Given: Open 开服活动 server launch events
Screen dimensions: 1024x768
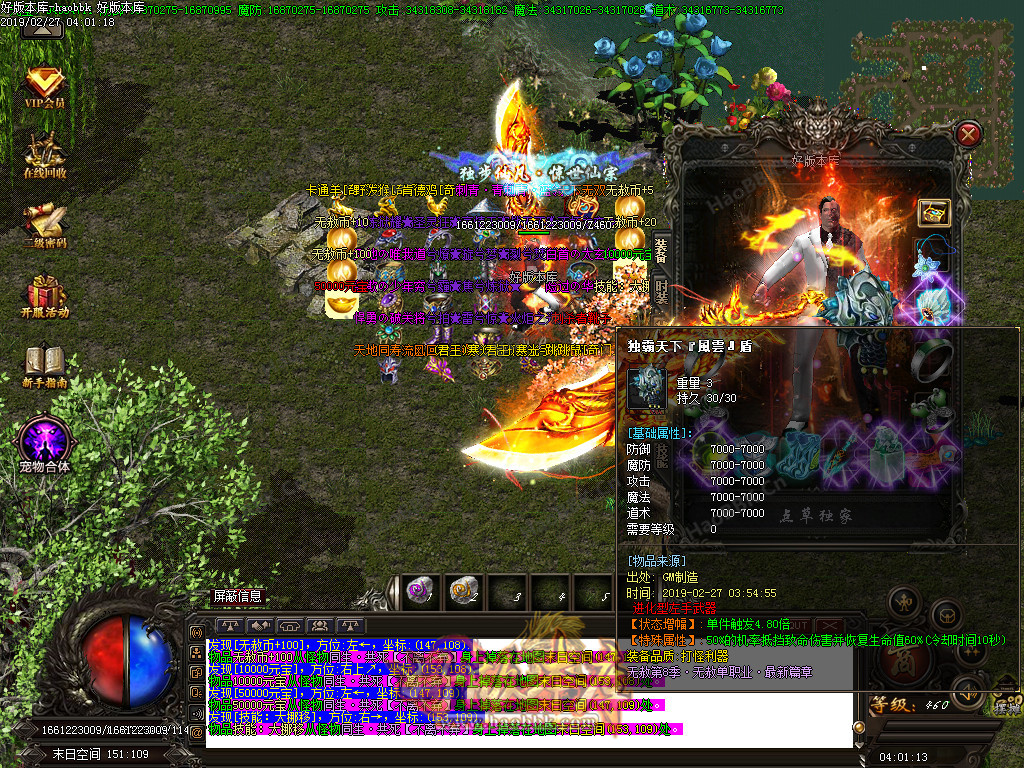Looking at the screenshot, I should point(44,296).
